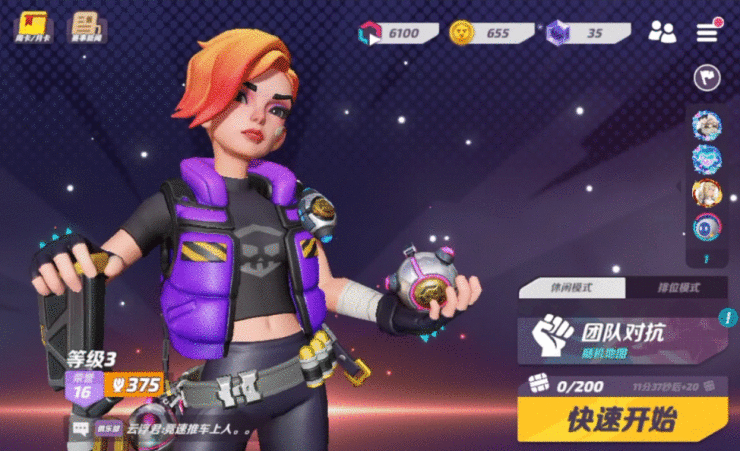740x451 pixels.
Task: Open the hamburger main menu
Action: [708, 31]
